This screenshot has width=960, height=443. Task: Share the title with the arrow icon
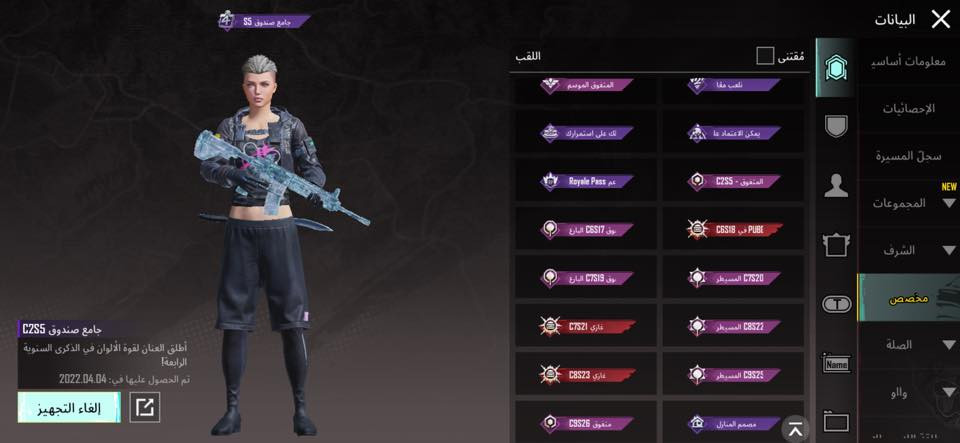[x=145, y=407]
